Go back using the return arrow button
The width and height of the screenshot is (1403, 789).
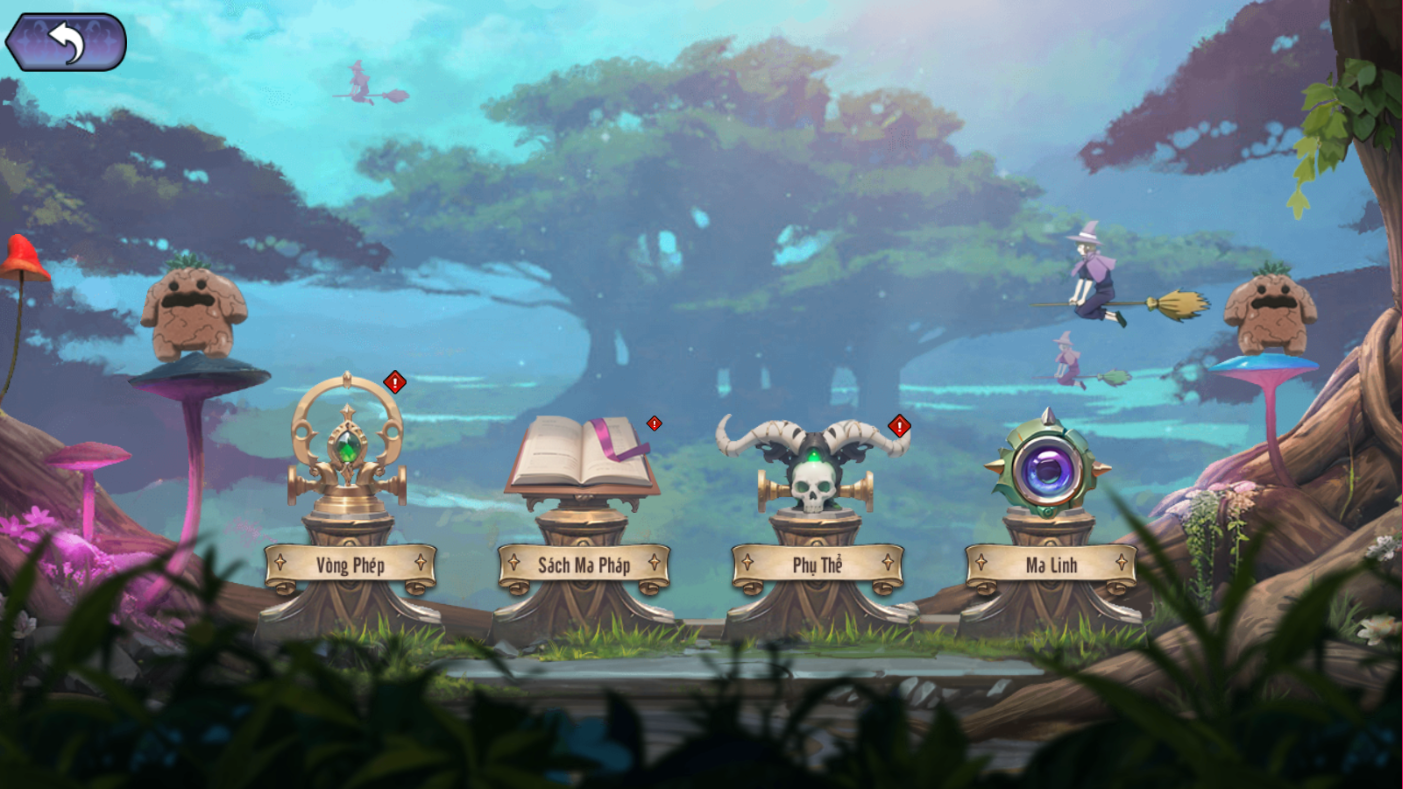pyautogui.click(x=66, y=42)
